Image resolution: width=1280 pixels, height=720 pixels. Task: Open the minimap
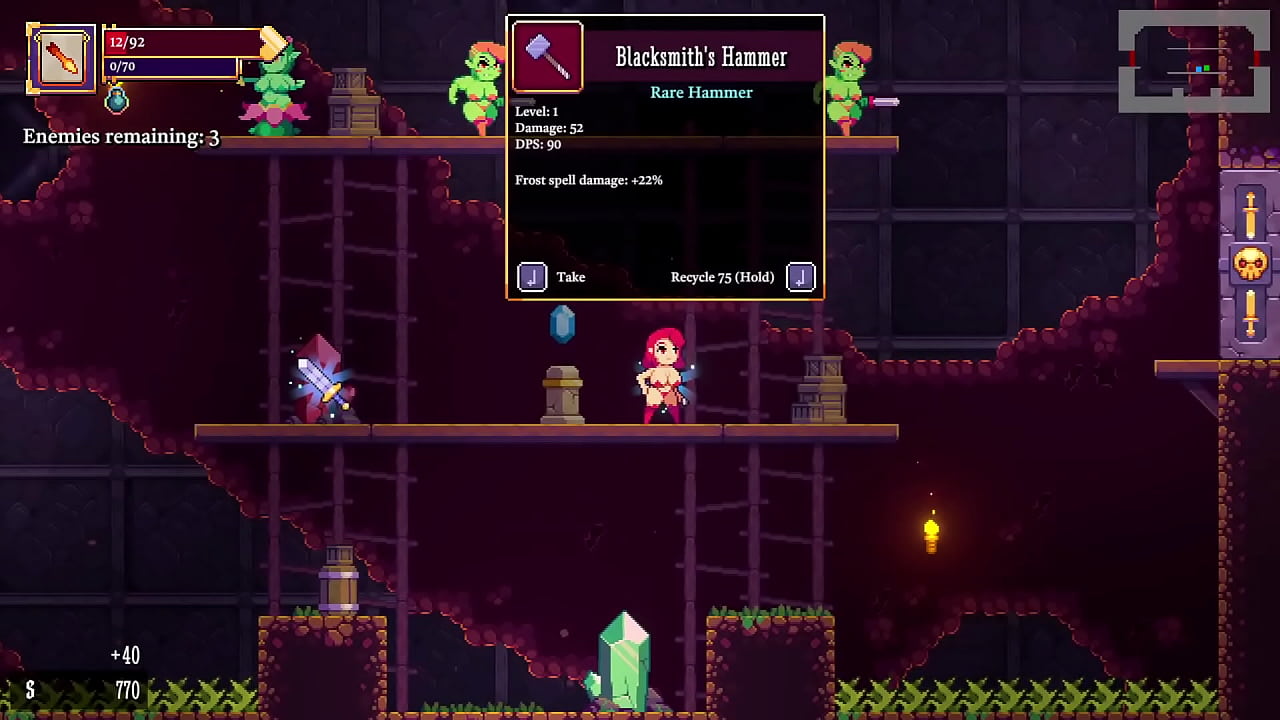point(1193,61)
